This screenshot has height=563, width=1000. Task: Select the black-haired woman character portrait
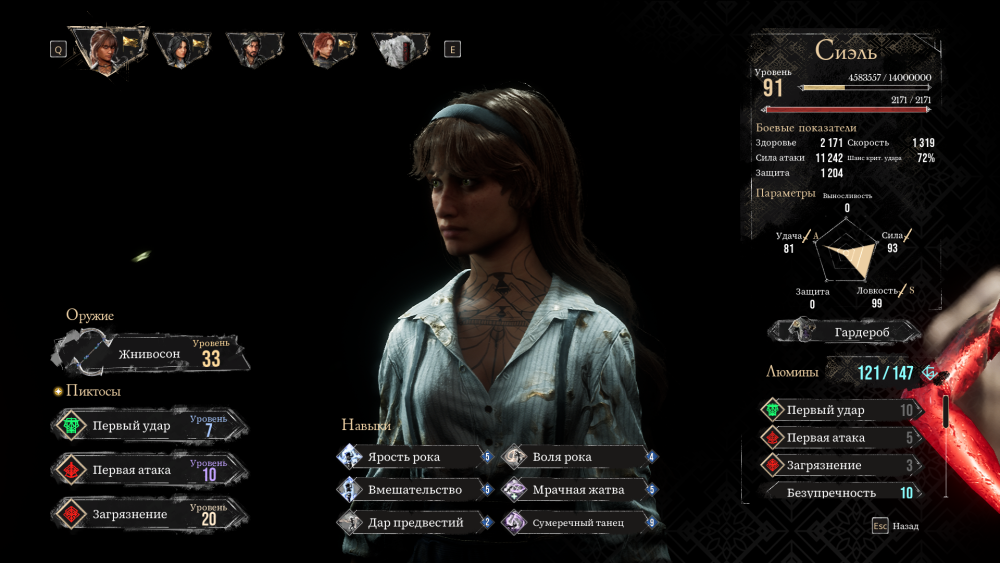click(181, 47)
